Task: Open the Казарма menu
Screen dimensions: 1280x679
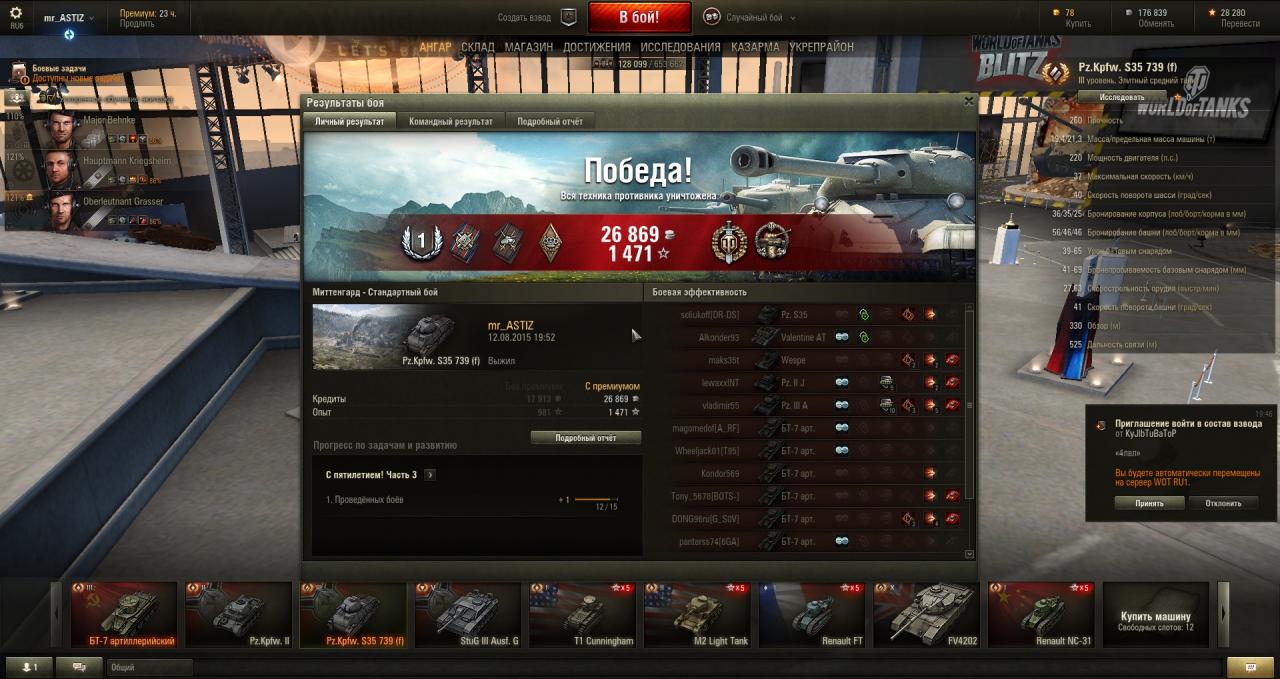Action: [x=755, y=47]
